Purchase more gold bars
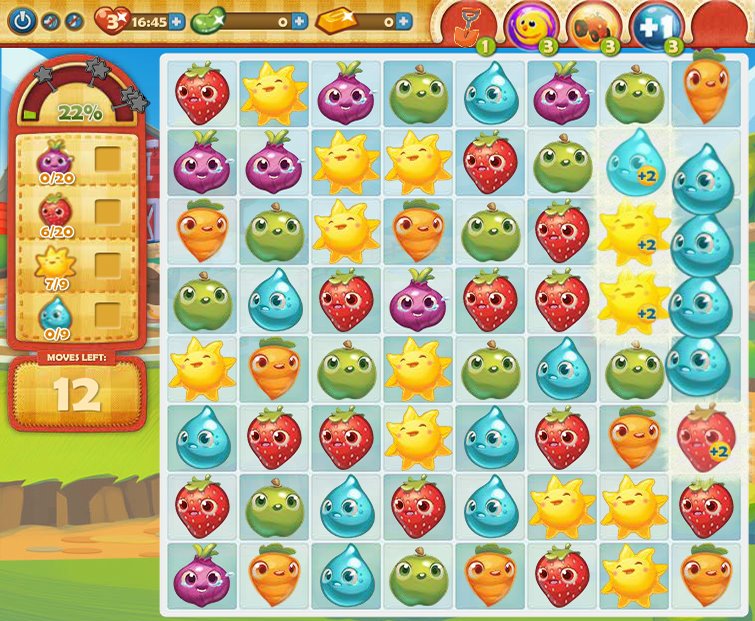The image size is (755, 621). coord(403,21)
